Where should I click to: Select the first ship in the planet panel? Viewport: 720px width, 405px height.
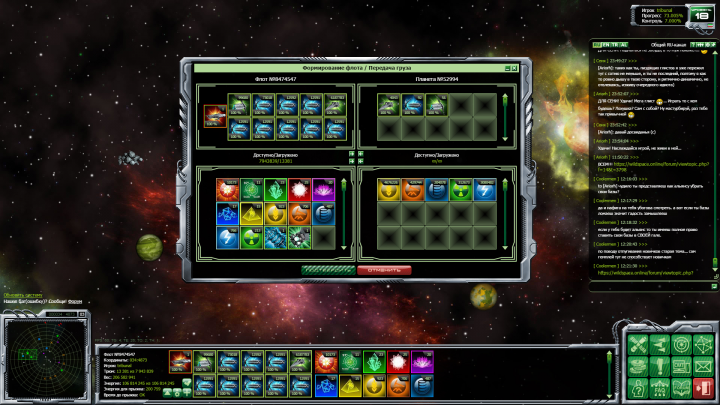[x=389, y=105]
